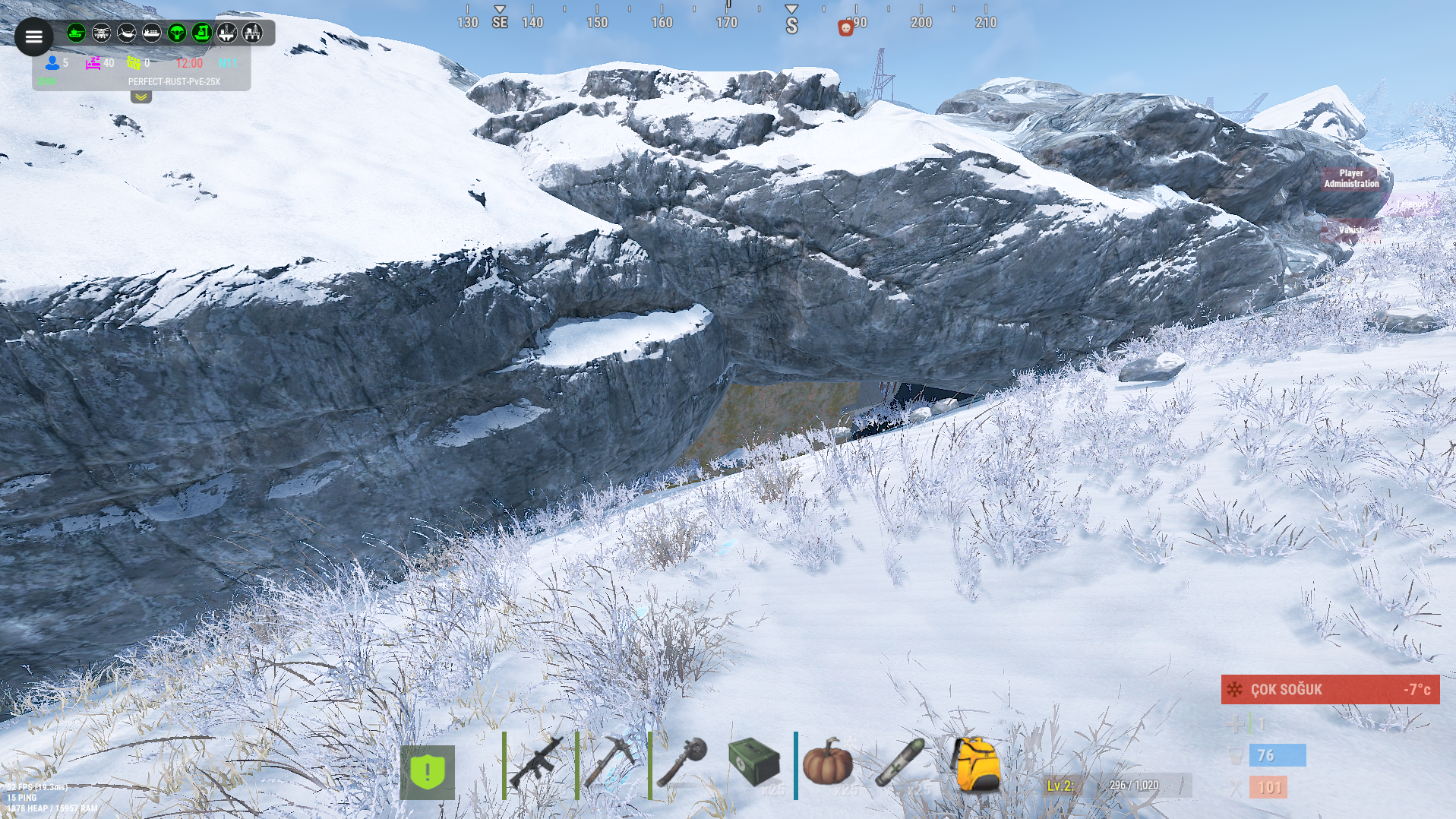Select the large oil rig icon
1456x819 pixels.
(x=252, y=33)
